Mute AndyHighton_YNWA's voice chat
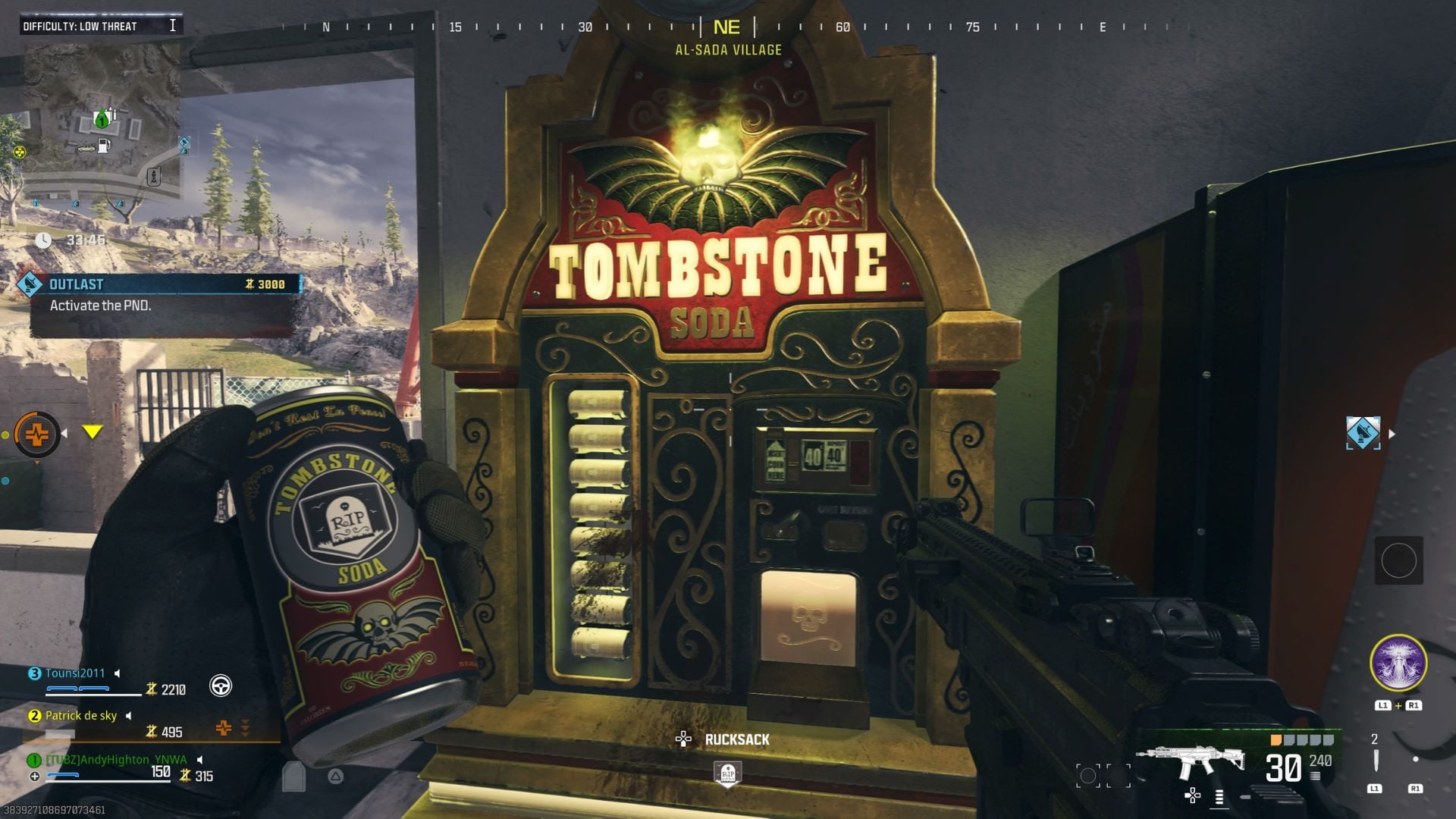1456x819 pixels. click(201, 760)
